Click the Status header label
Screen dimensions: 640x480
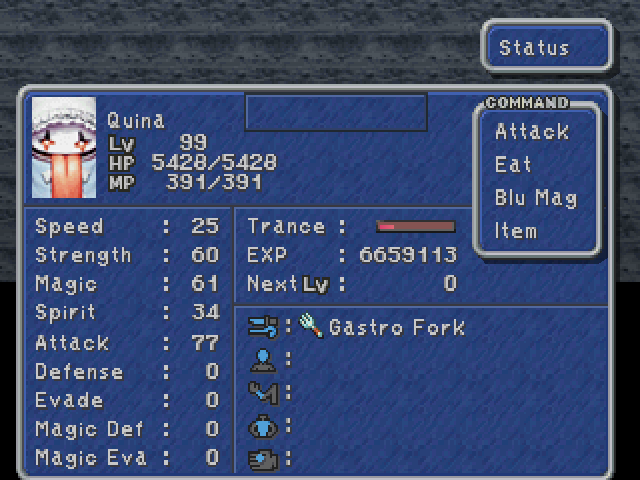pos(534,48)
